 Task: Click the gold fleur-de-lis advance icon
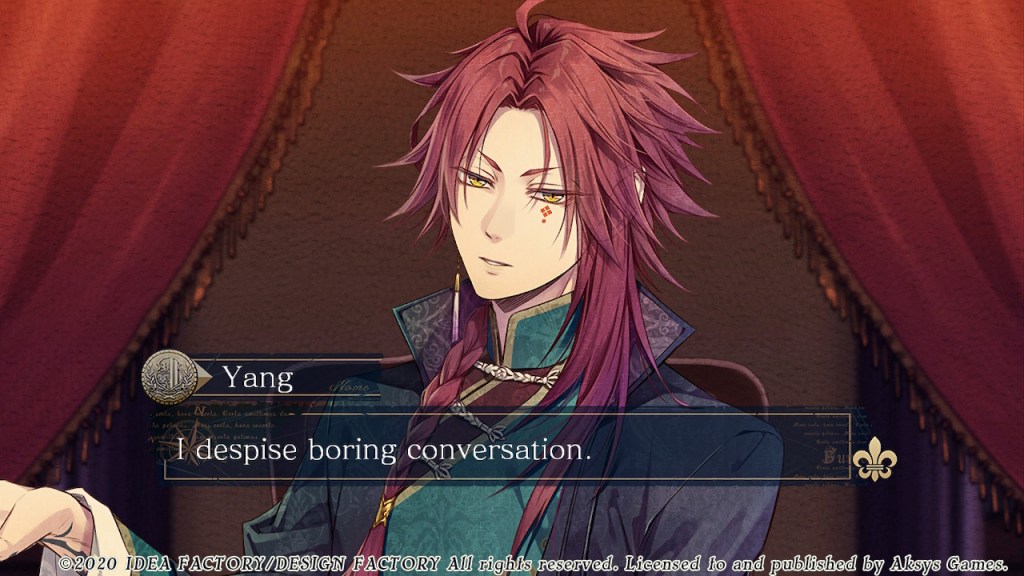pyautogui.click(x=874, y=458)
